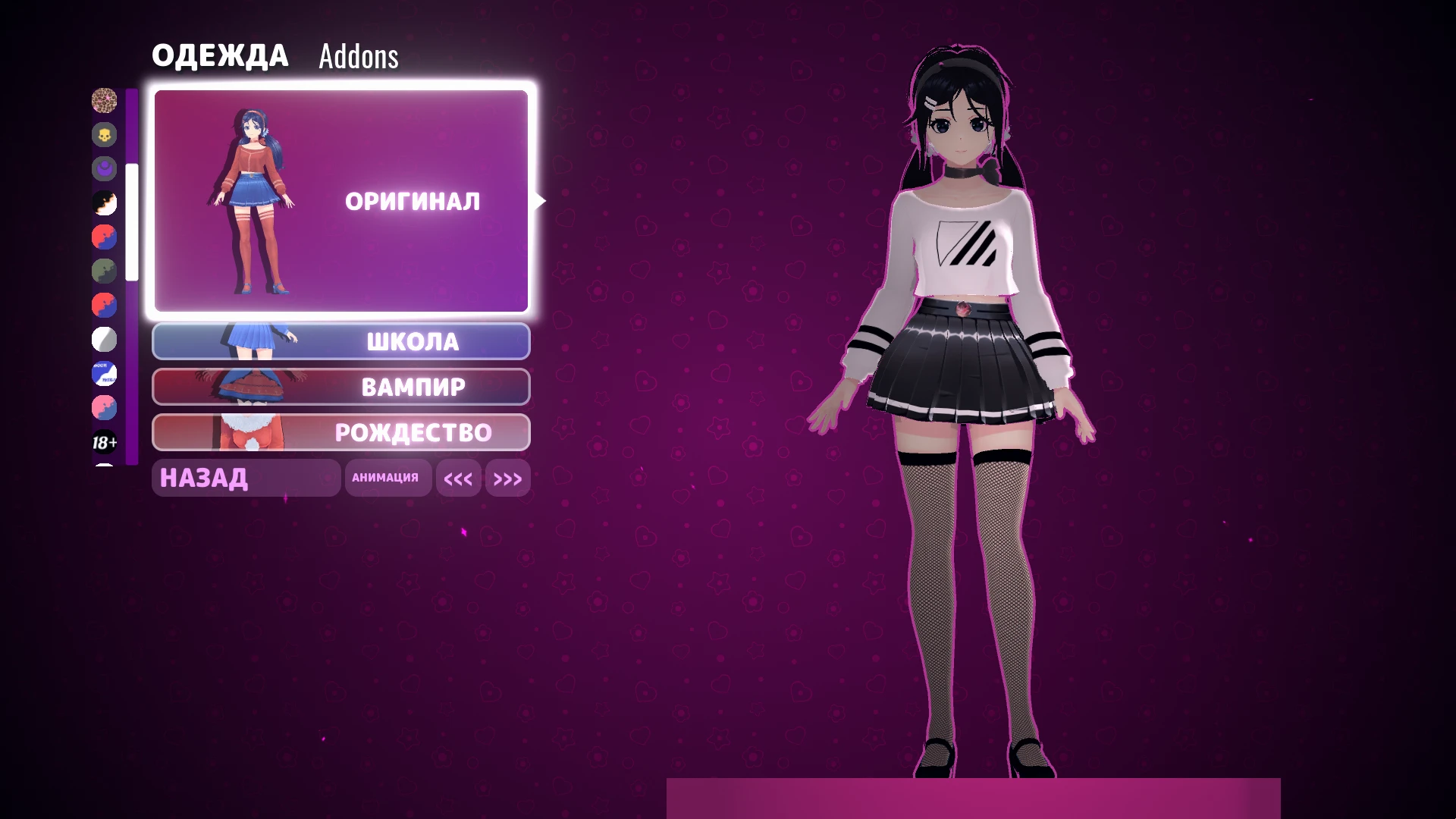Click the blue night sky addon icon
Viewport: 1456px width, 819px height.
(104, 374)
